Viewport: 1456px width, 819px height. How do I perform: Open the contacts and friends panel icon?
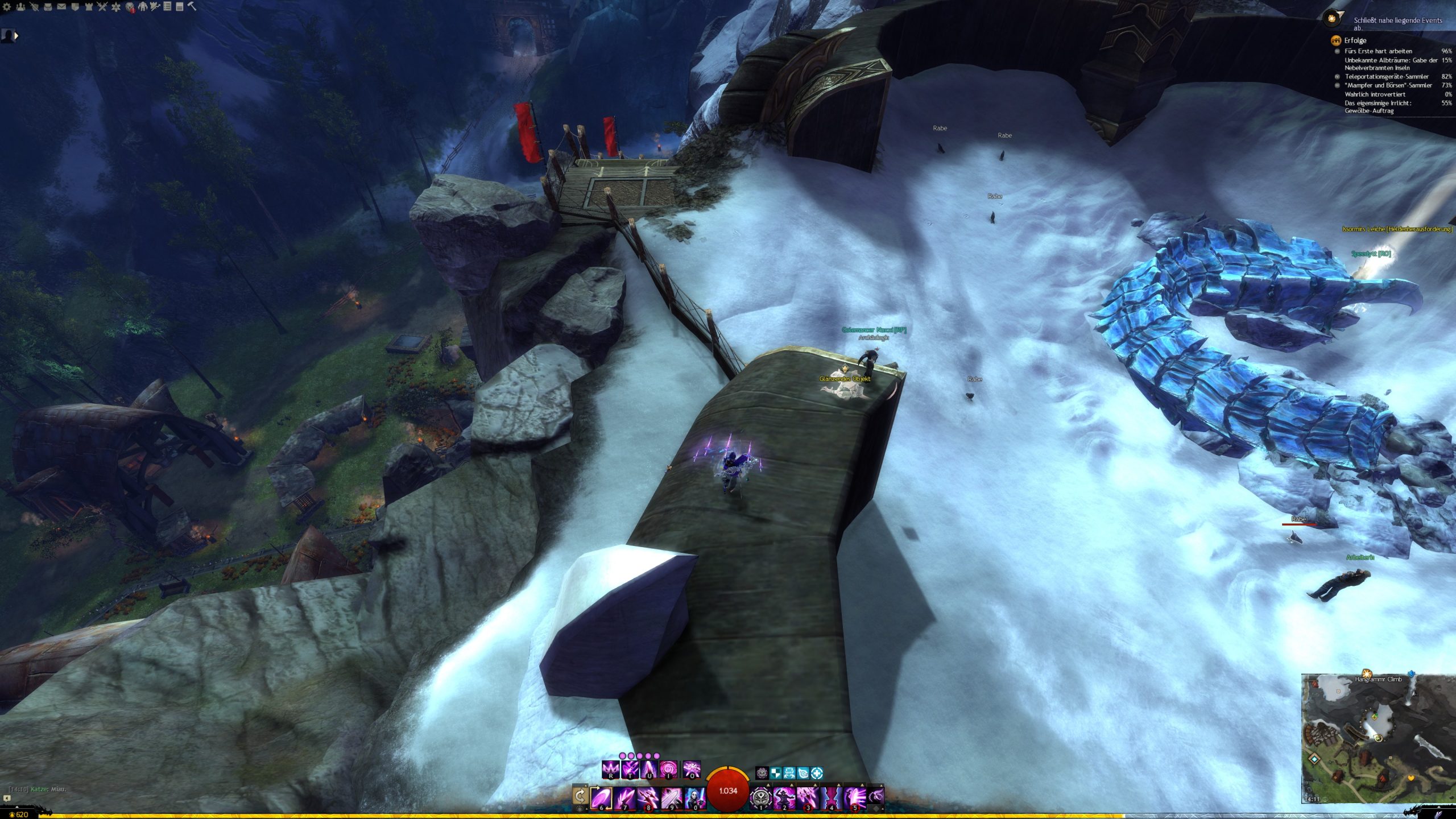20,7
